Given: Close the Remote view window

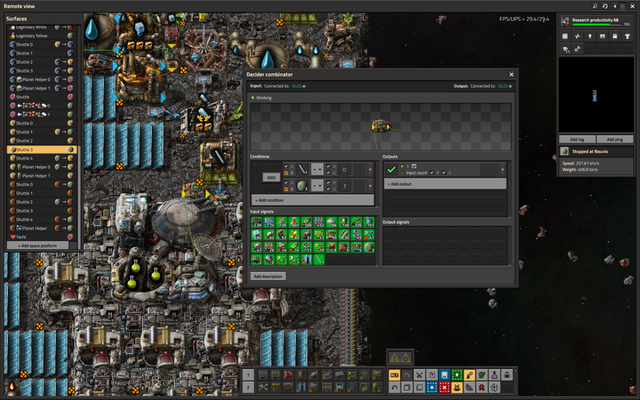Looking at the screenshot, I should (631, 5).
